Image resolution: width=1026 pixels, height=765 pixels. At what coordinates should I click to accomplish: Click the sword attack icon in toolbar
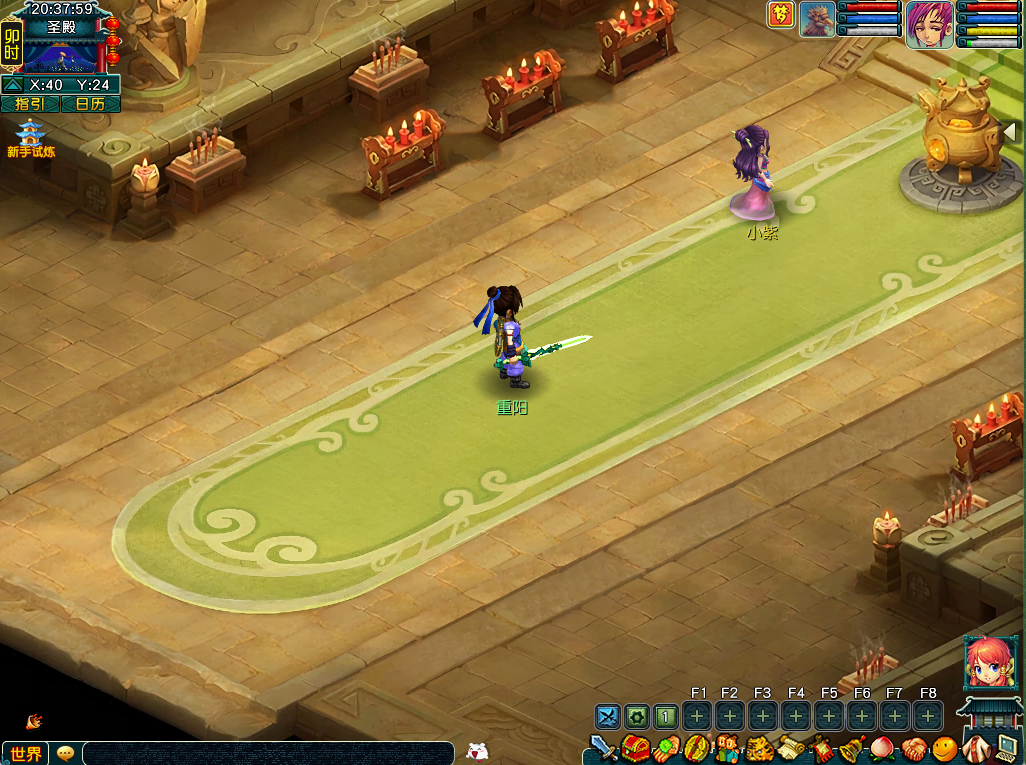(x=603, y=748)
